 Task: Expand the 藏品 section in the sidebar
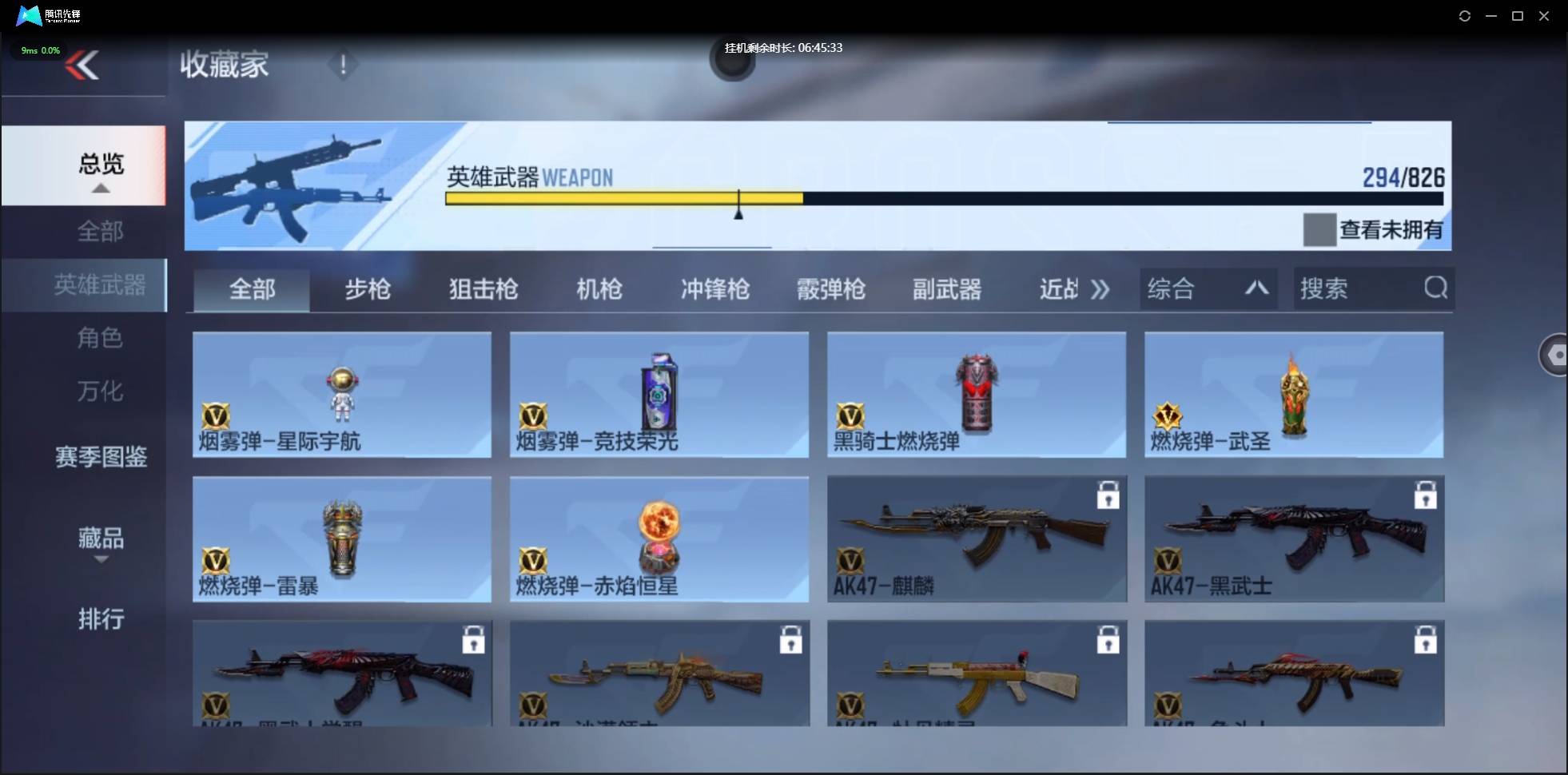[x=100, y=540]
